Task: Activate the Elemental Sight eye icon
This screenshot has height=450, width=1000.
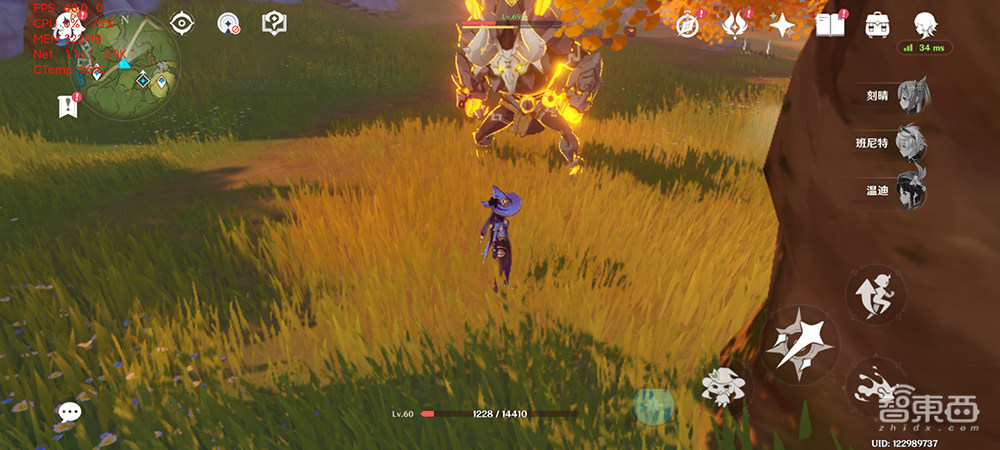Action: (x=182, y=23)
